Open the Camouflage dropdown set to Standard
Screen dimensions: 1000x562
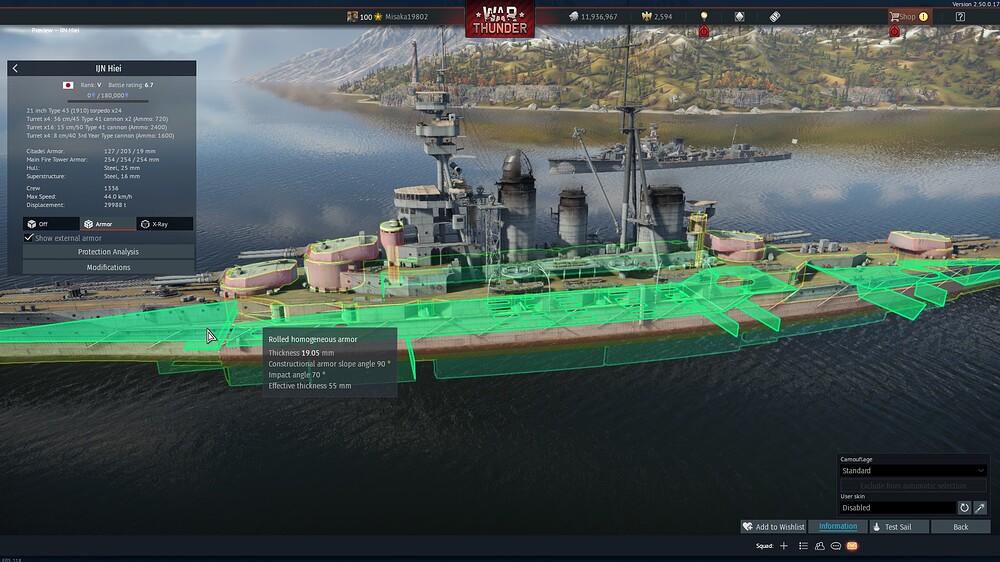click(x=913, y=470)
